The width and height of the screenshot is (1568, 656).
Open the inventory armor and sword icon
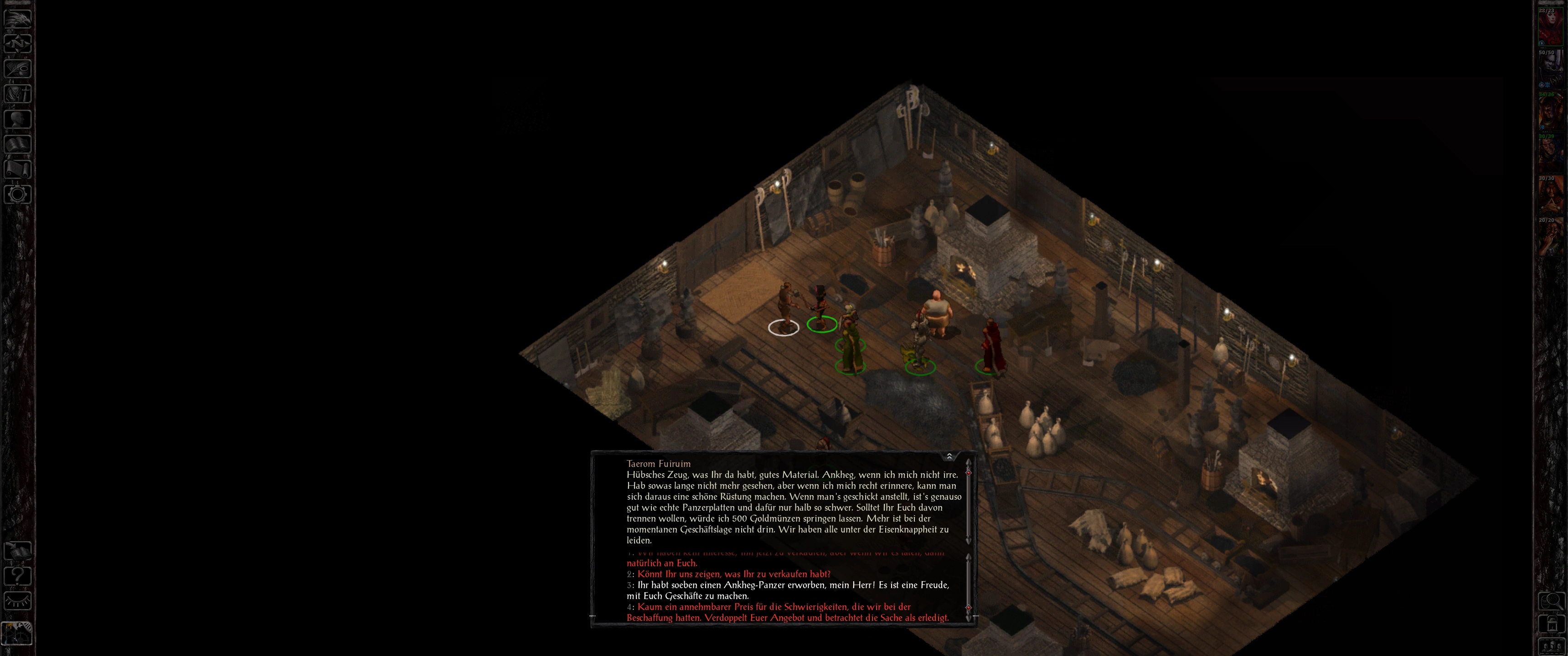[x=17, y=94]
